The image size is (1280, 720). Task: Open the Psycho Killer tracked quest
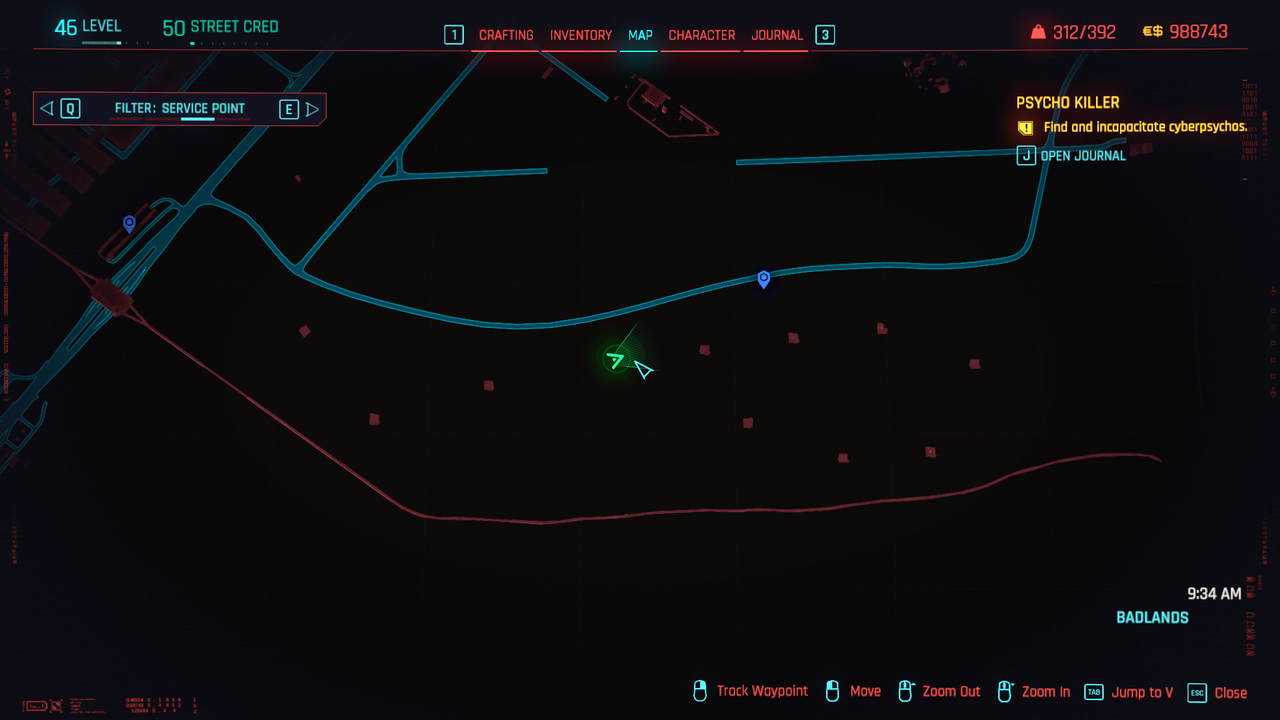tap(1068, 103)
